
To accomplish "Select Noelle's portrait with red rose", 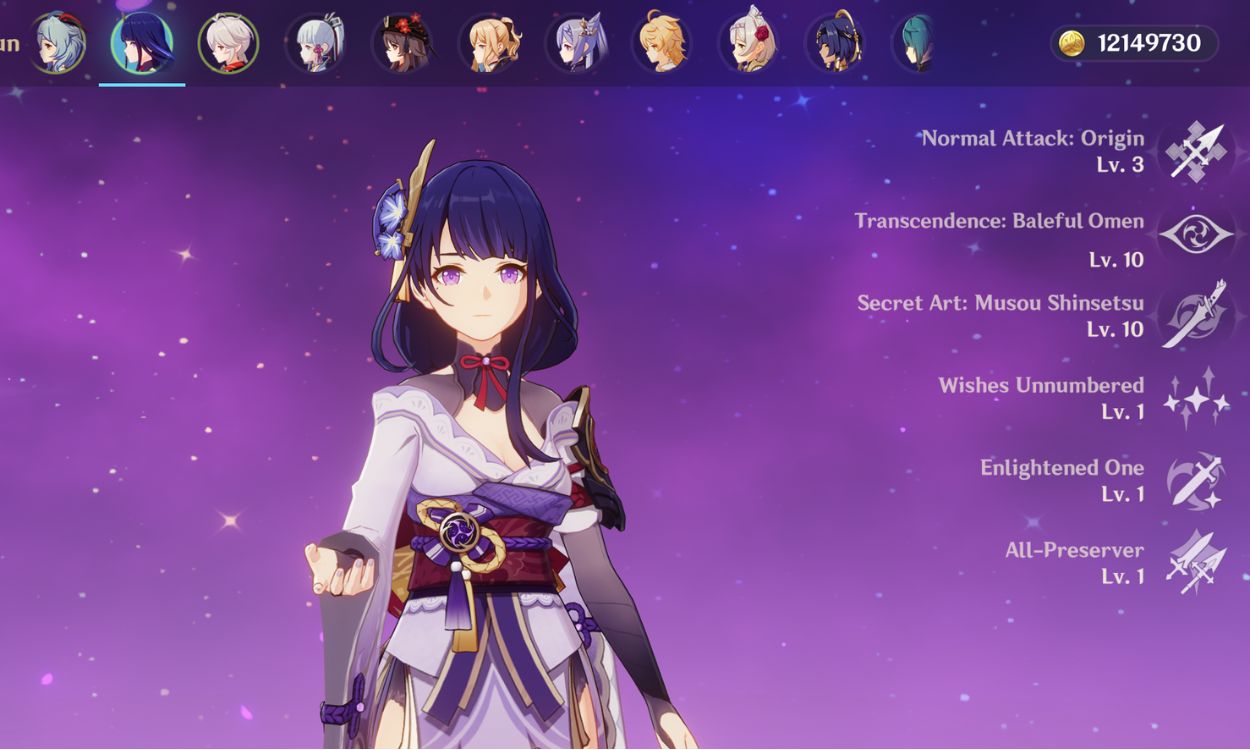I will [x=748, y=43].
